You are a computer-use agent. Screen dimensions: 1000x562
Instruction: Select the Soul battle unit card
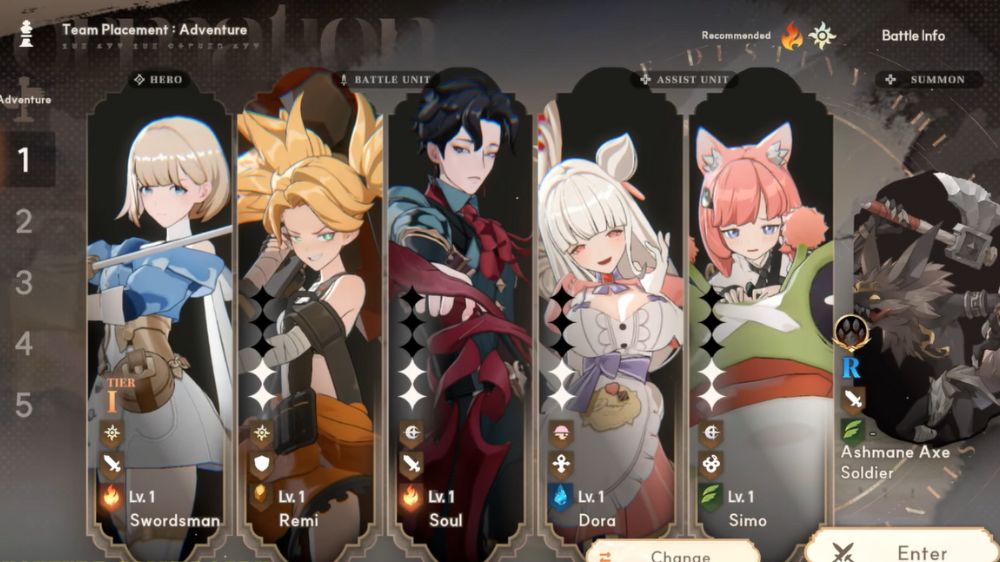point(459,300)
